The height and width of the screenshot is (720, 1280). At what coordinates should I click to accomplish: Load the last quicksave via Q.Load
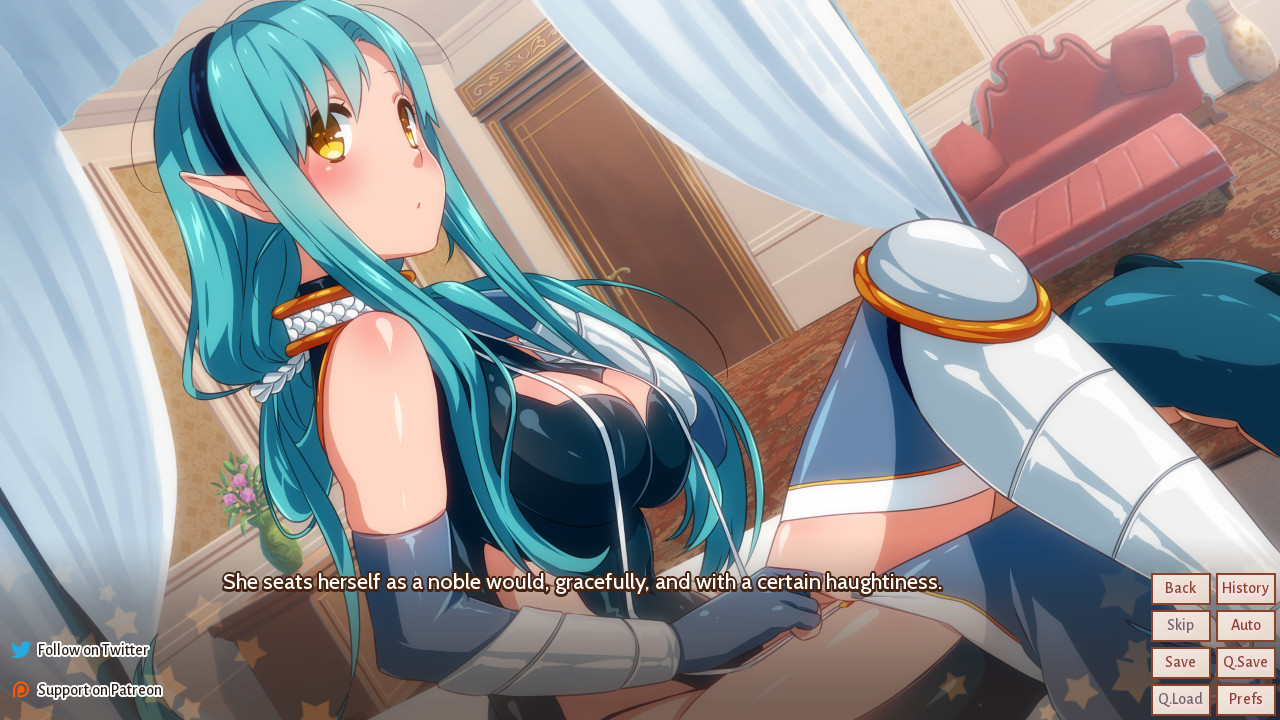[1180, 698]
